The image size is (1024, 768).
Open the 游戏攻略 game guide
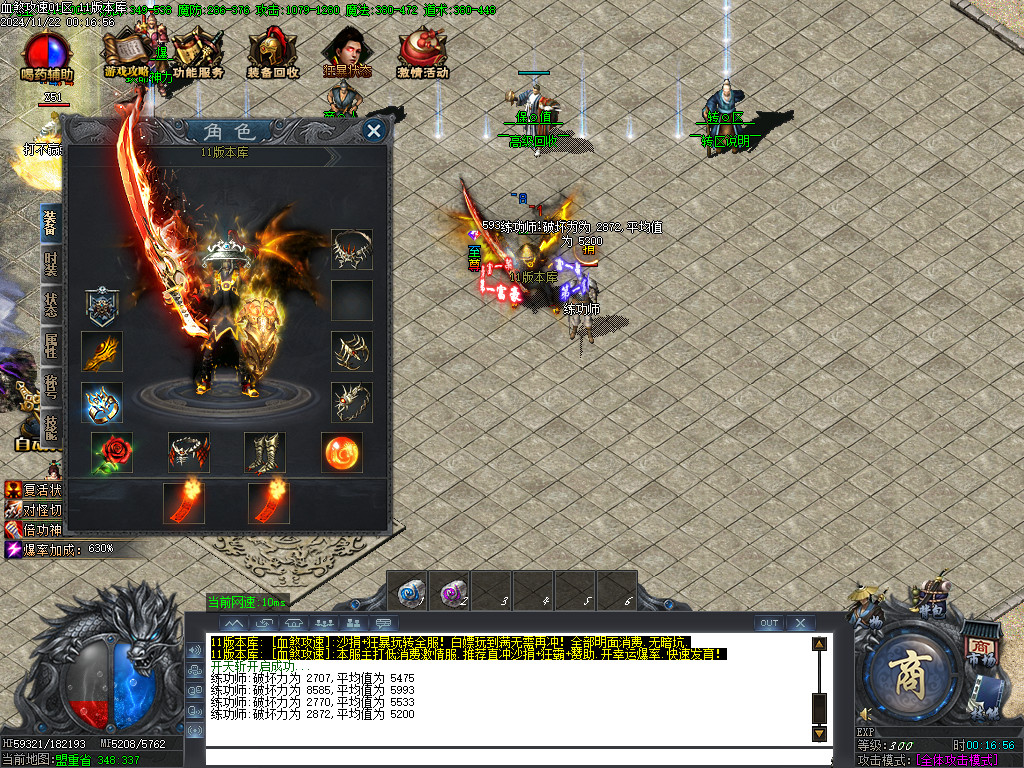tap(126, 54)
